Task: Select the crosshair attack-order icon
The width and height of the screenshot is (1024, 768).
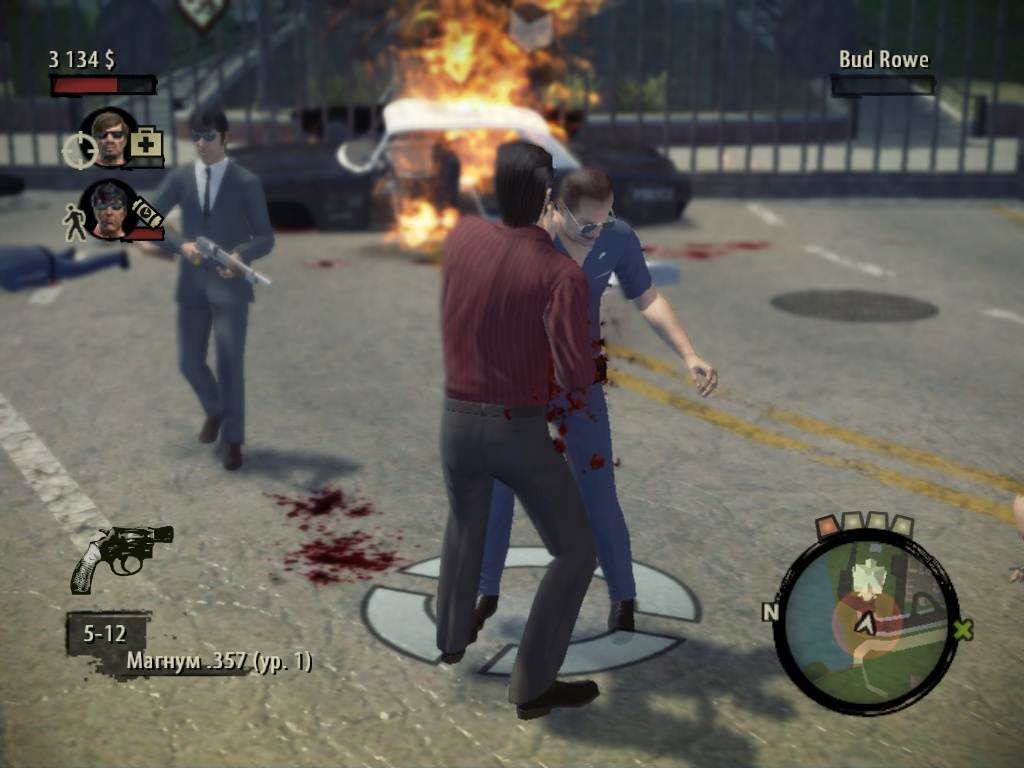Action: coord(79,150)
